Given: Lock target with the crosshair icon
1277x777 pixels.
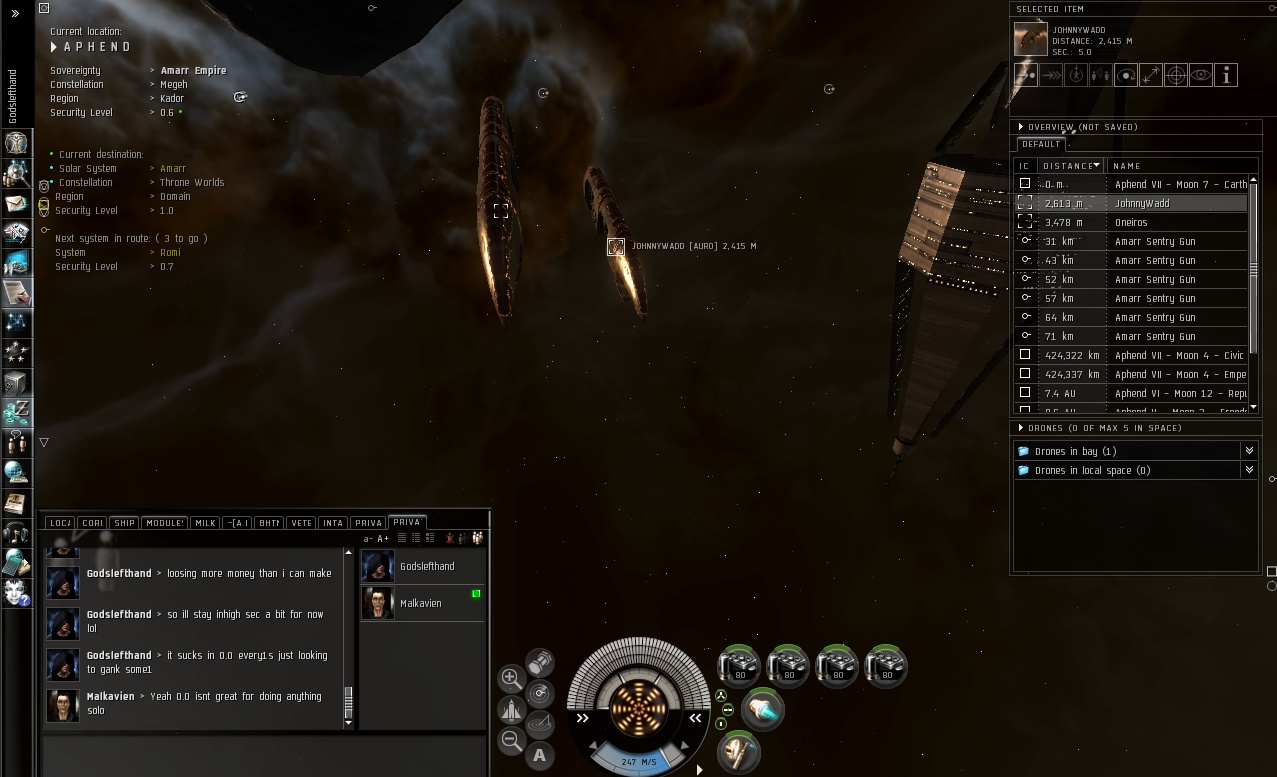Looking at the screenshot, I should click(x=1176, y=75).
